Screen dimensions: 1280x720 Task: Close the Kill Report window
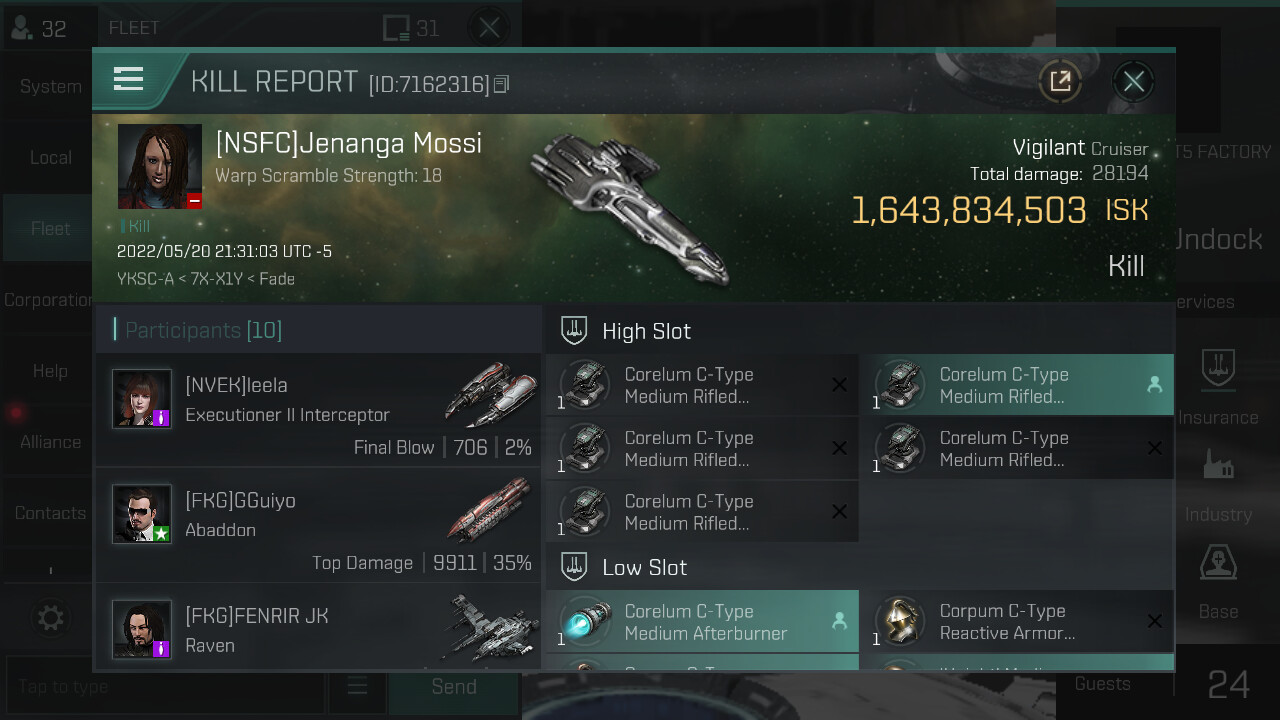[1133, 82]
